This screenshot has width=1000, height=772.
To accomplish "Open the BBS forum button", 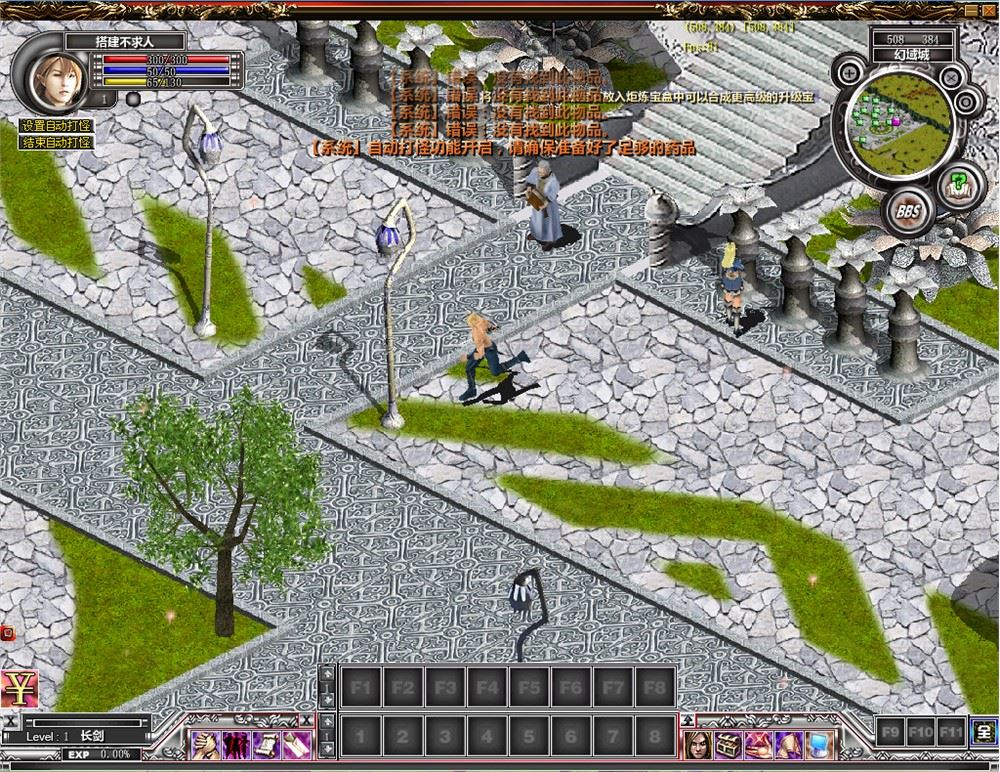I will (x=908, y=211).
